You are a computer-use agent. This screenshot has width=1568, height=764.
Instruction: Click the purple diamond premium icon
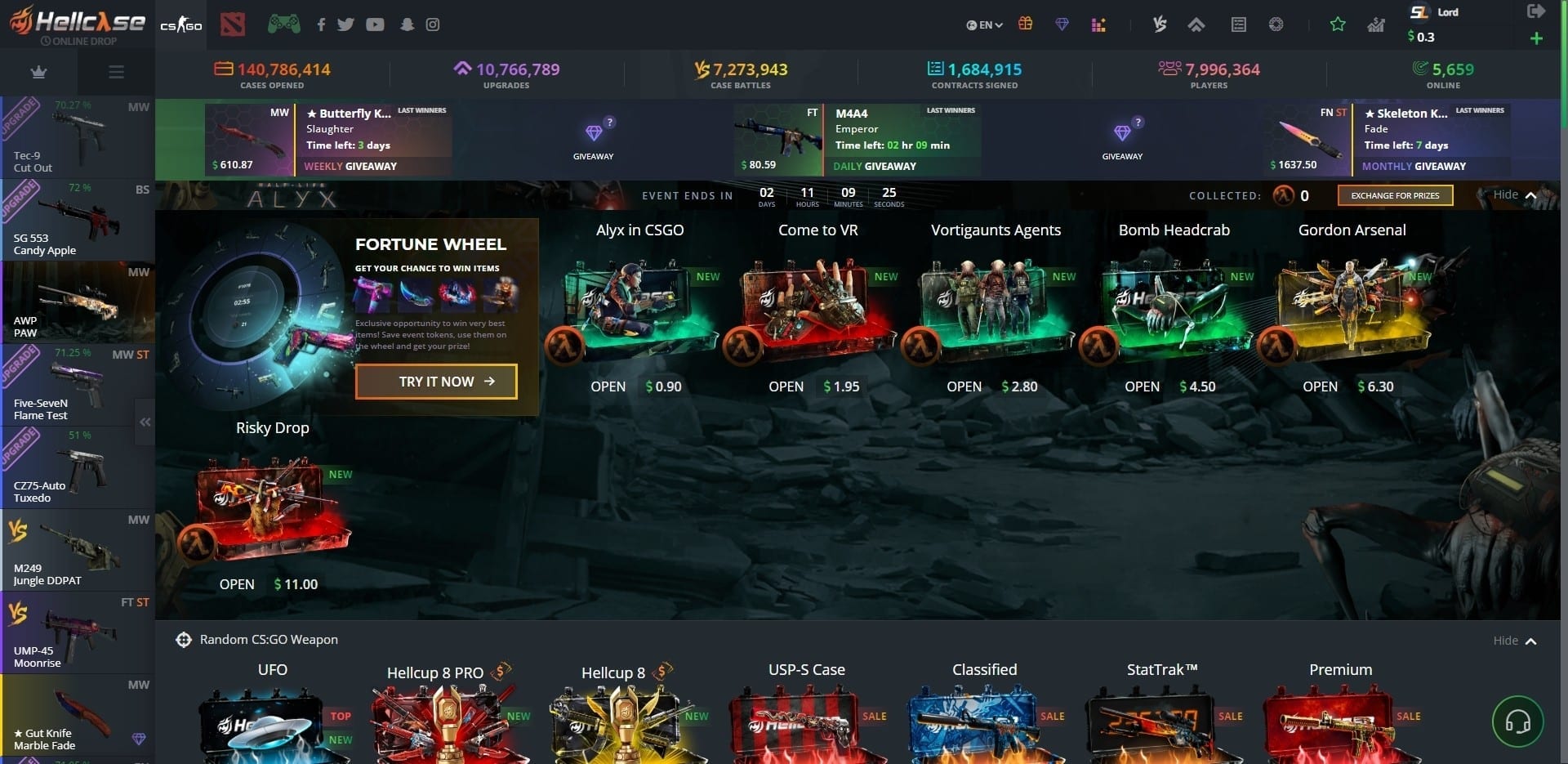[x=1062, y=25]
